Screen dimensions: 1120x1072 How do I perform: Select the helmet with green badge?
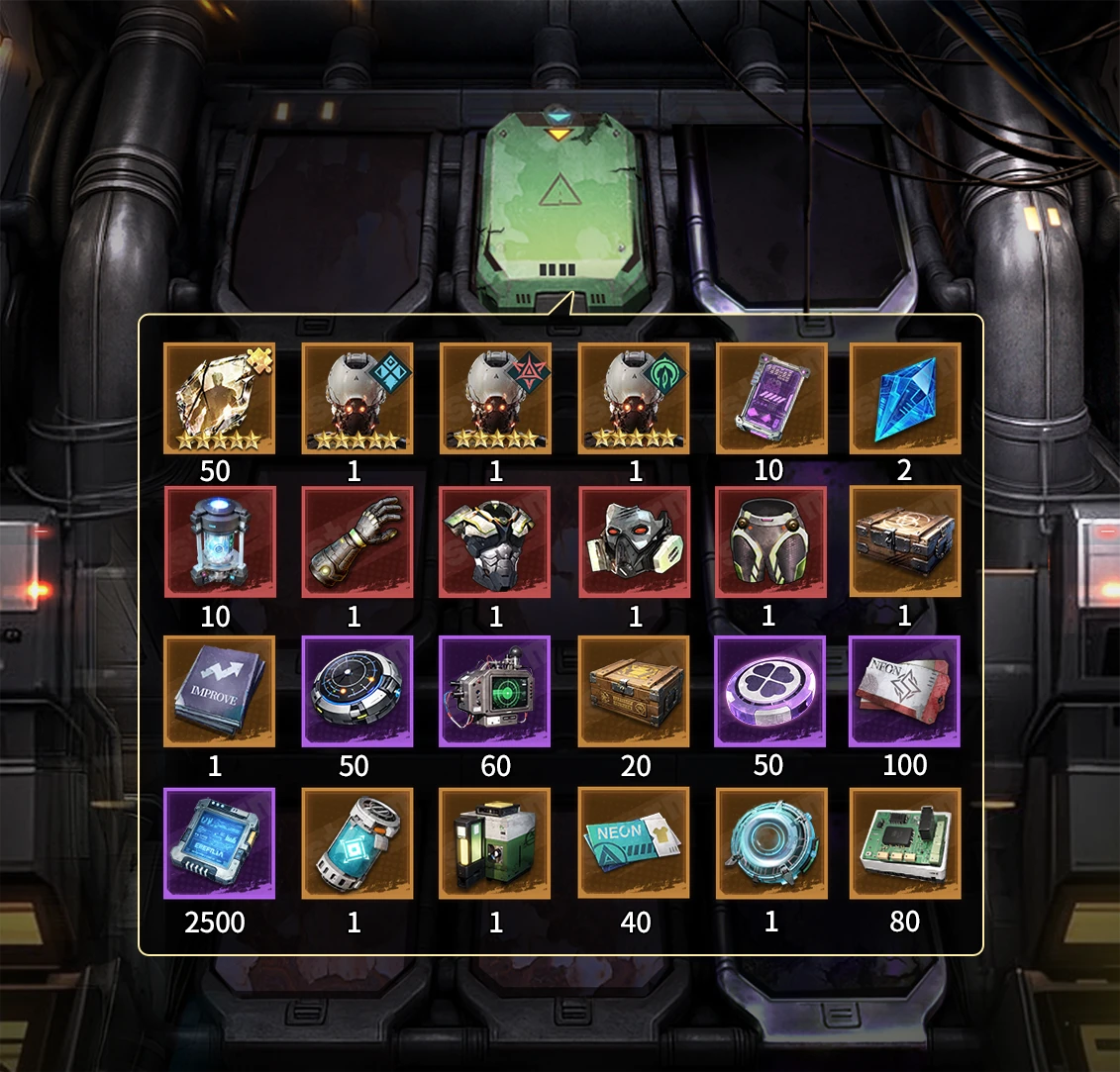[634, 399]
